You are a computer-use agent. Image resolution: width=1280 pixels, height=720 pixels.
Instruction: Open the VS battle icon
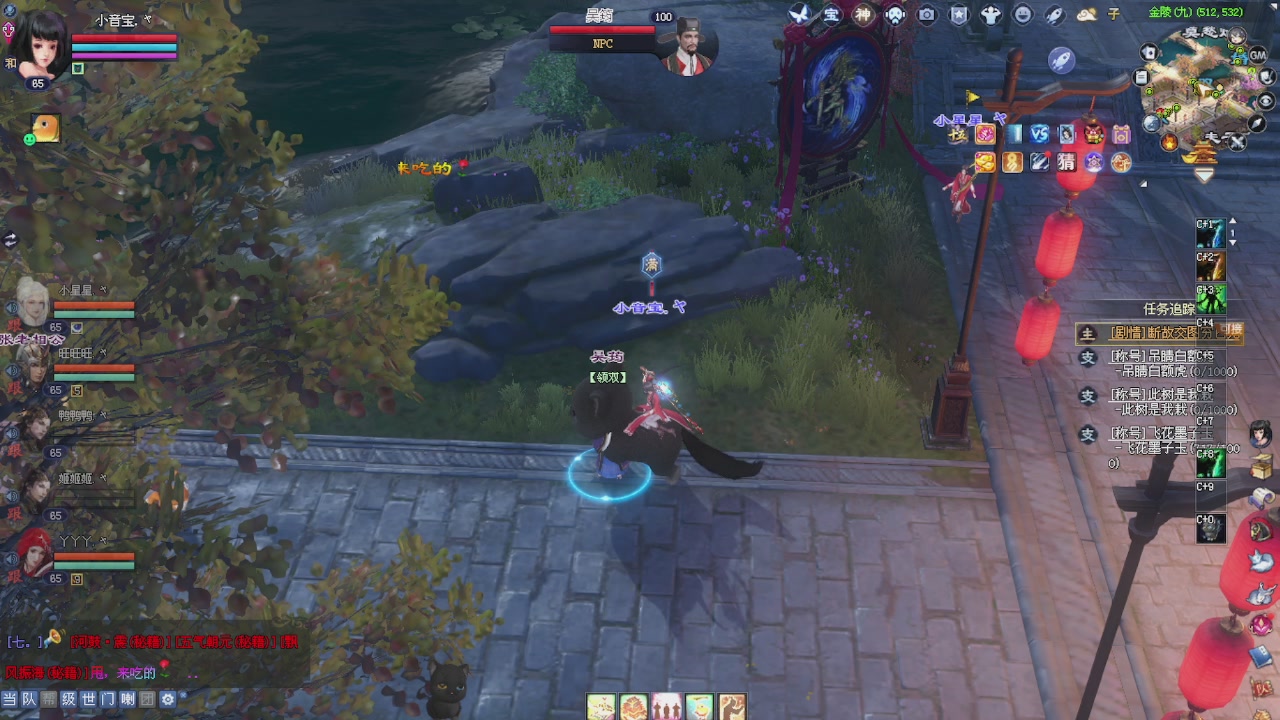pos(1040,134)
